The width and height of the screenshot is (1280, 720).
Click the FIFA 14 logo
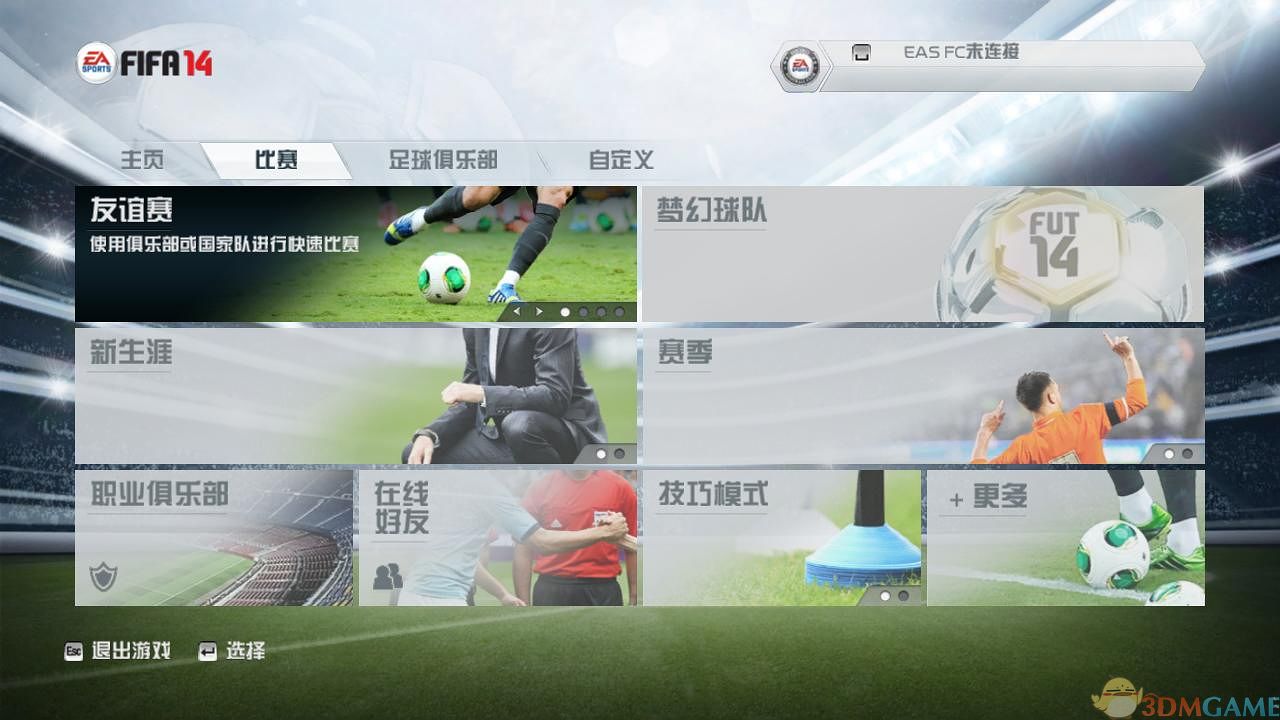click(x=170, y=62)
